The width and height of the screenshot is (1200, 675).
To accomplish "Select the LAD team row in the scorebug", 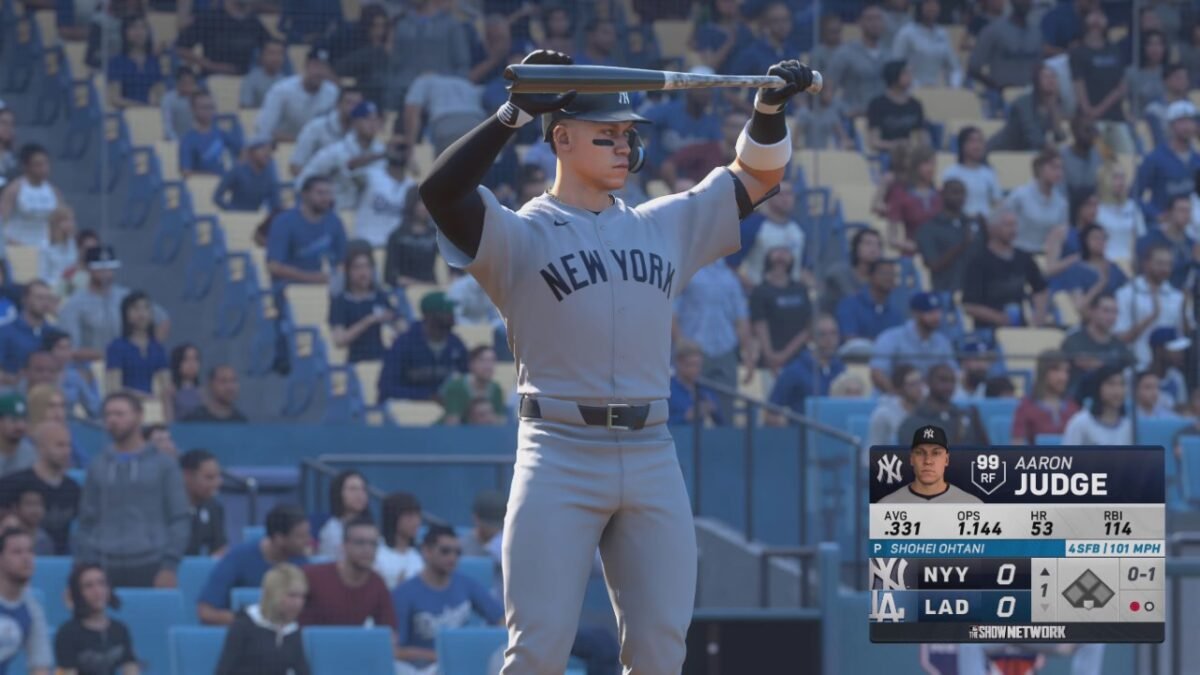I will tap(949, 606).
